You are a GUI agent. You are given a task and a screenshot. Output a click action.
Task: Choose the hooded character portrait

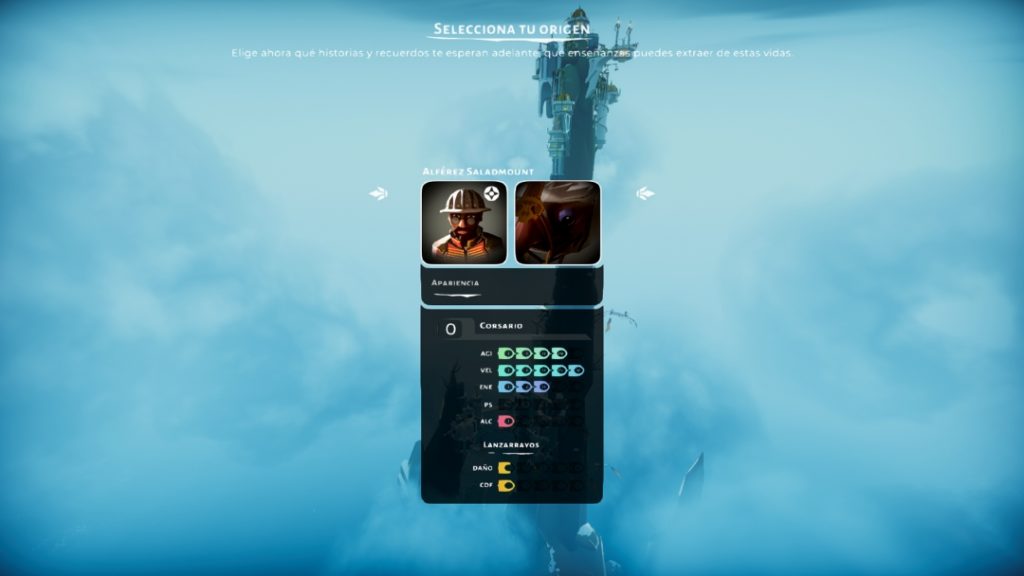click(x=558, y=223)
